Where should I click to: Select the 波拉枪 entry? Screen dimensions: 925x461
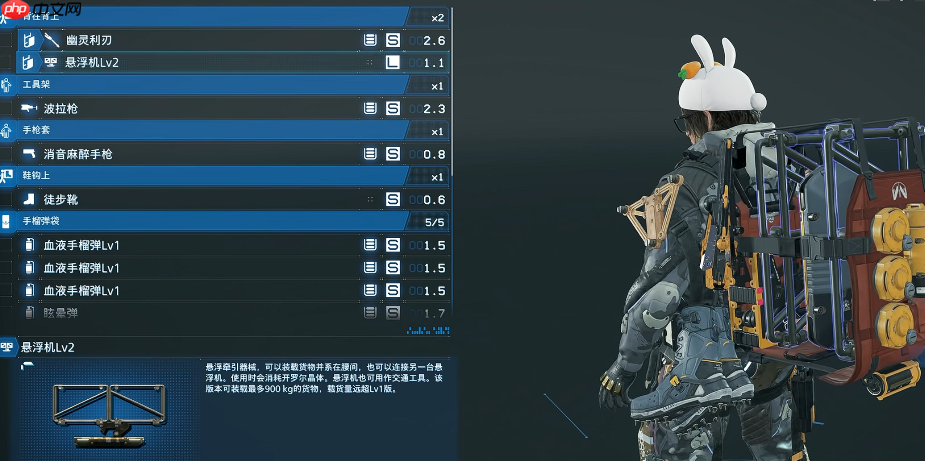(200, 108)
